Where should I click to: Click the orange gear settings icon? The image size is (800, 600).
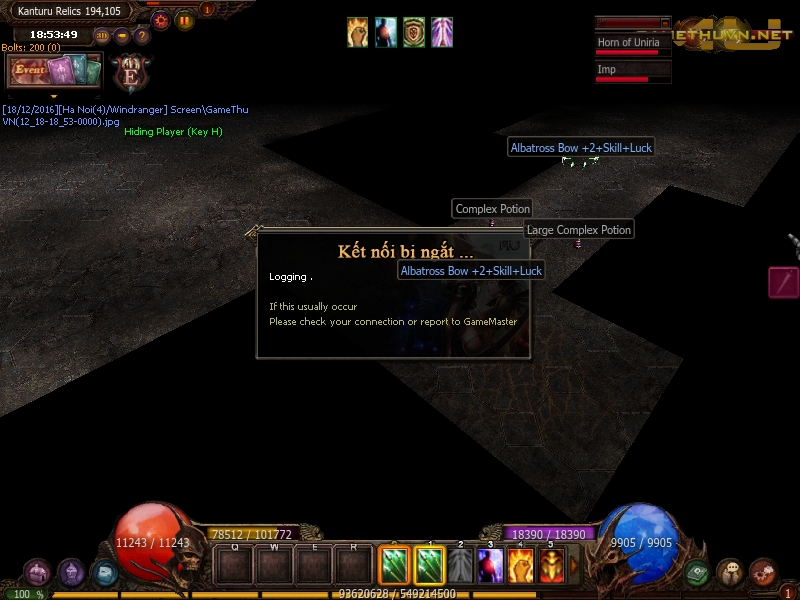point(160,20)
